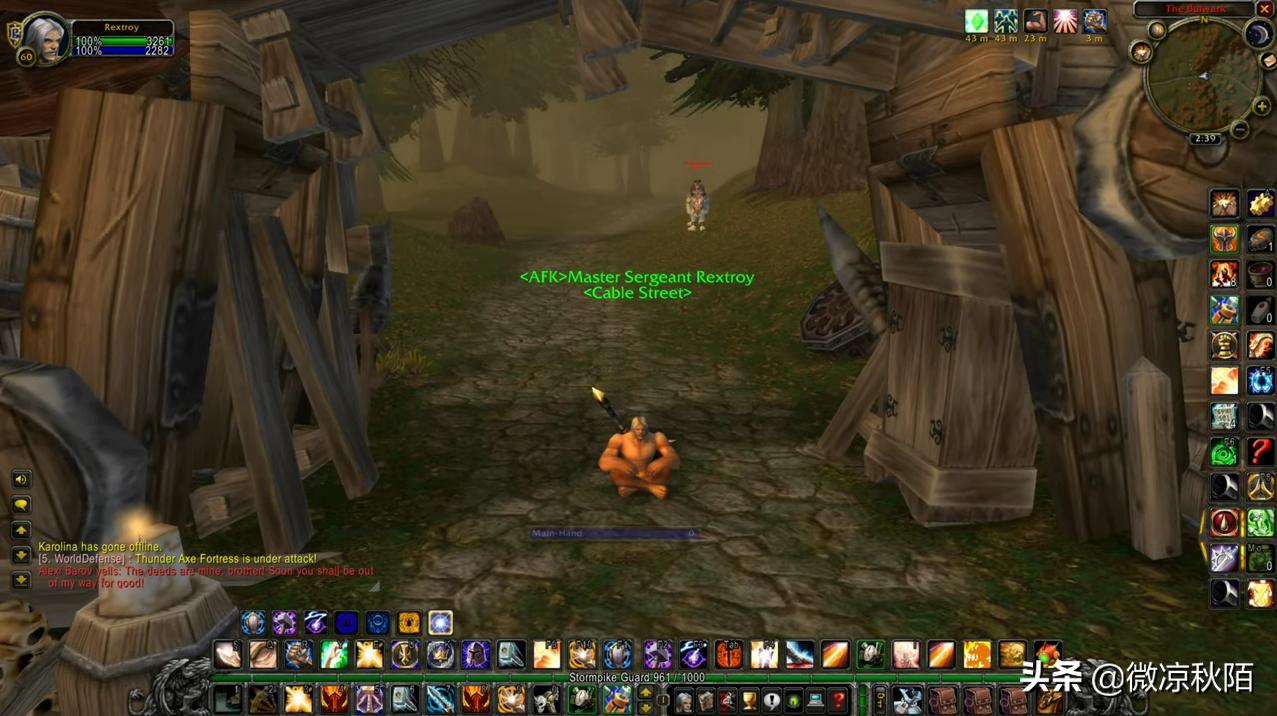Toggle the speaker sound button above chat
Viewport: 1277px width, 716px height.
click(20, 480)
